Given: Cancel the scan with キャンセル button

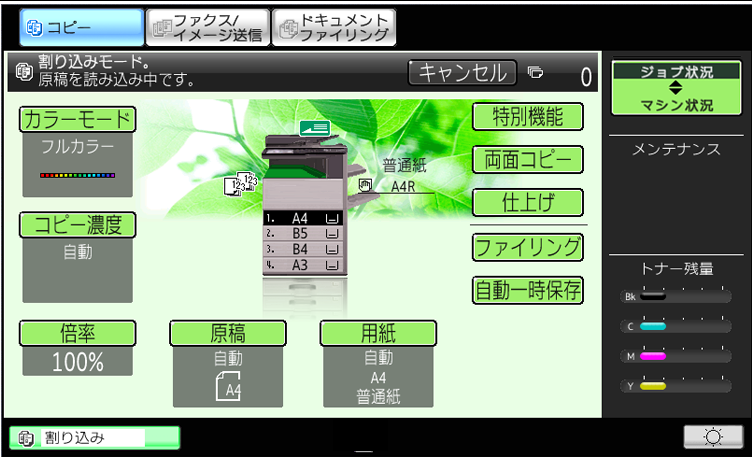Looking at the screenshot, I should click(x=462, y=72).
